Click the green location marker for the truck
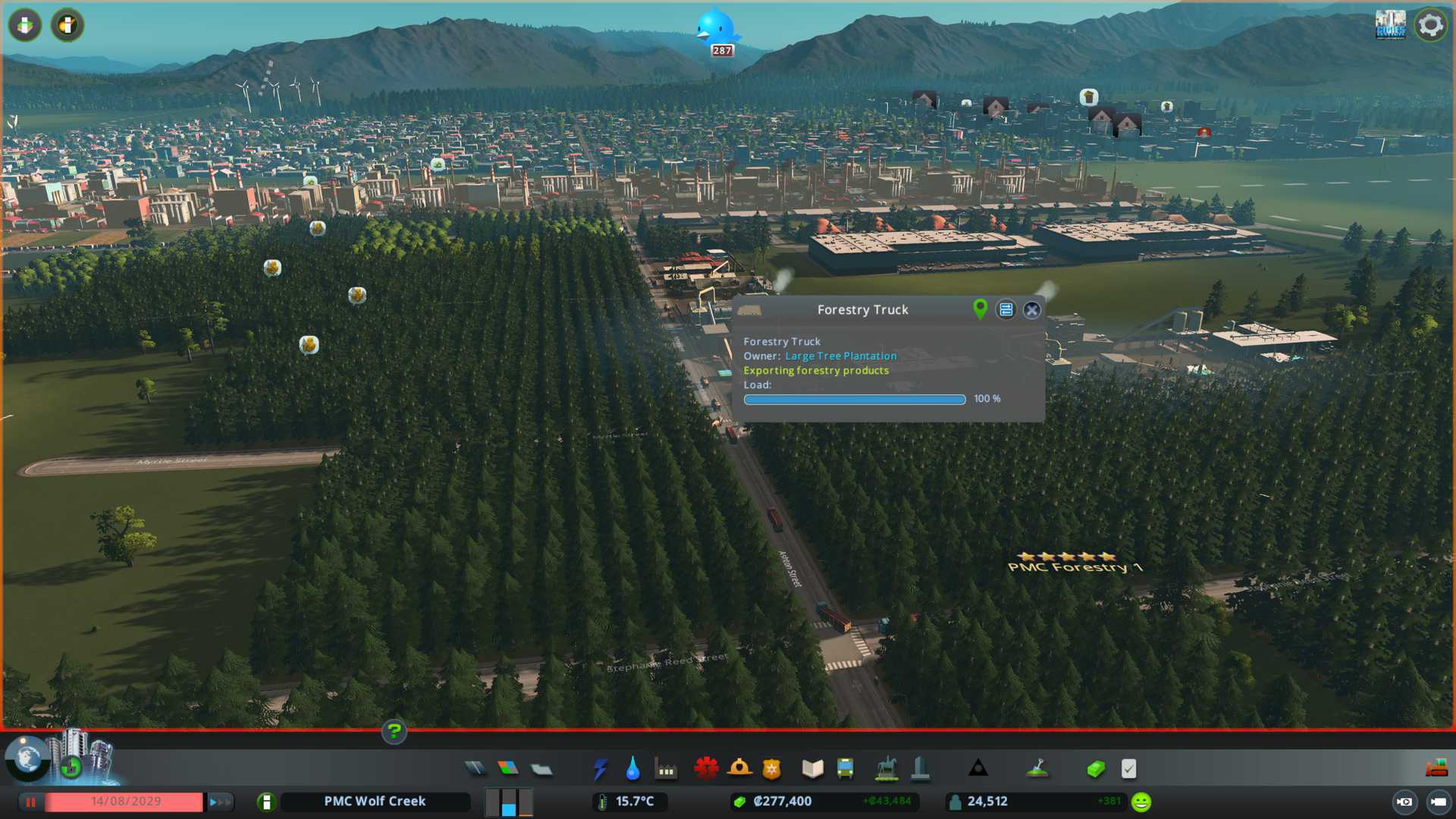The height and width of the screenshot is (819, 1456). pyautogui.click(x=980, y=309)
